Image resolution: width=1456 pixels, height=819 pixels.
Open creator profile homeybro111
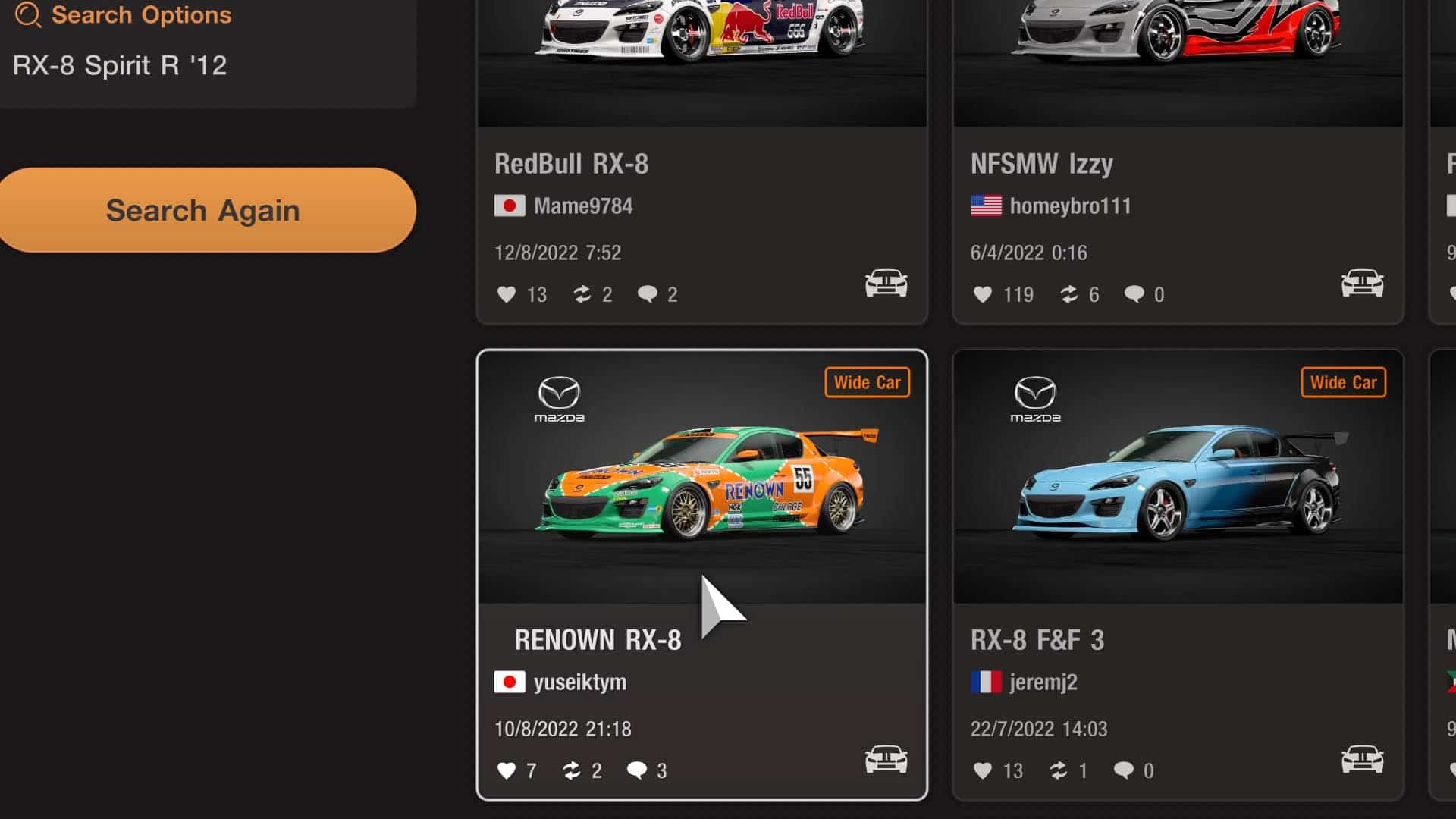click(1072, 206)
